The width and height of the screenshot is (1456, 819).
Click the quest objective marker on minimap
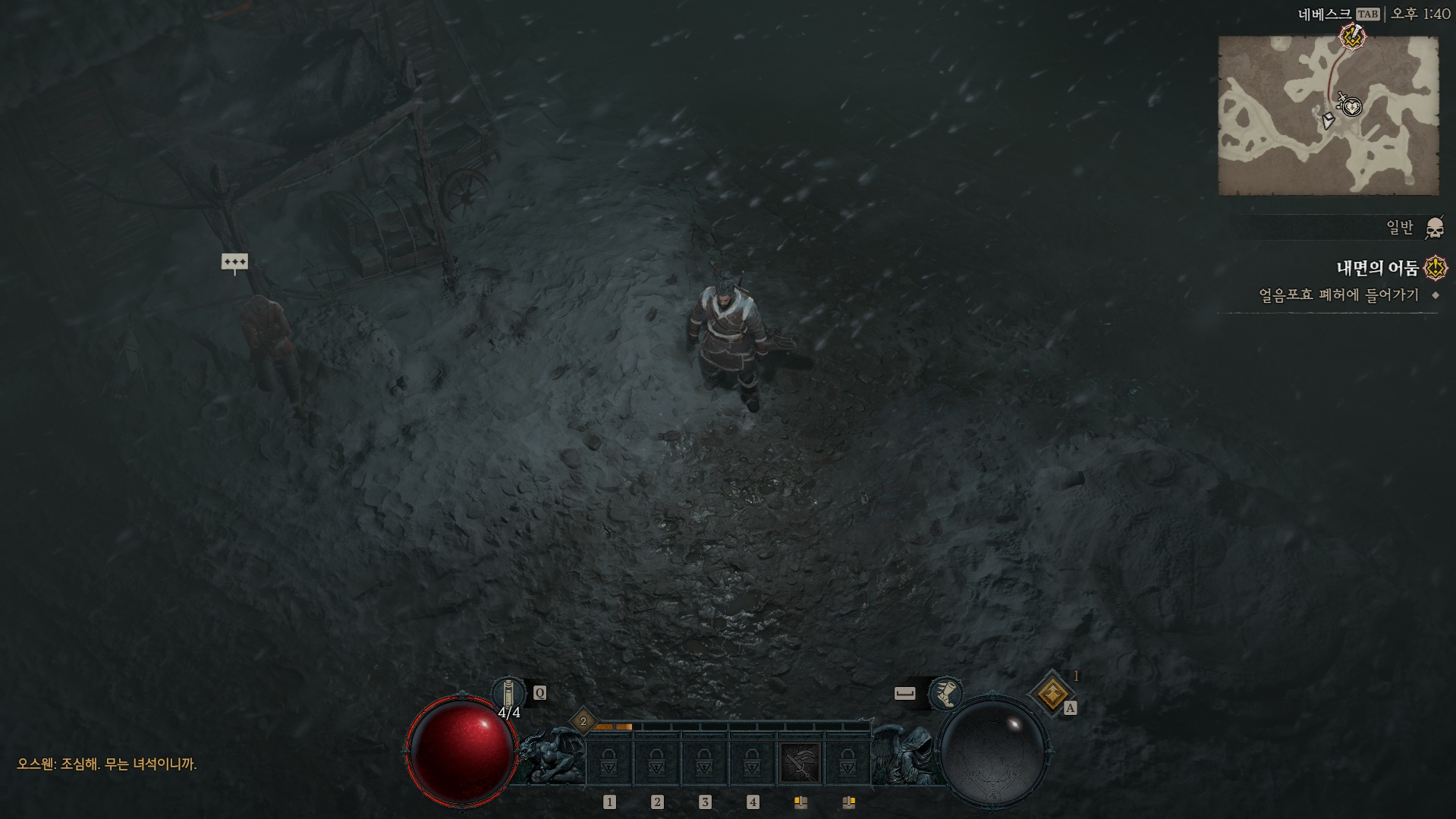1351,36
